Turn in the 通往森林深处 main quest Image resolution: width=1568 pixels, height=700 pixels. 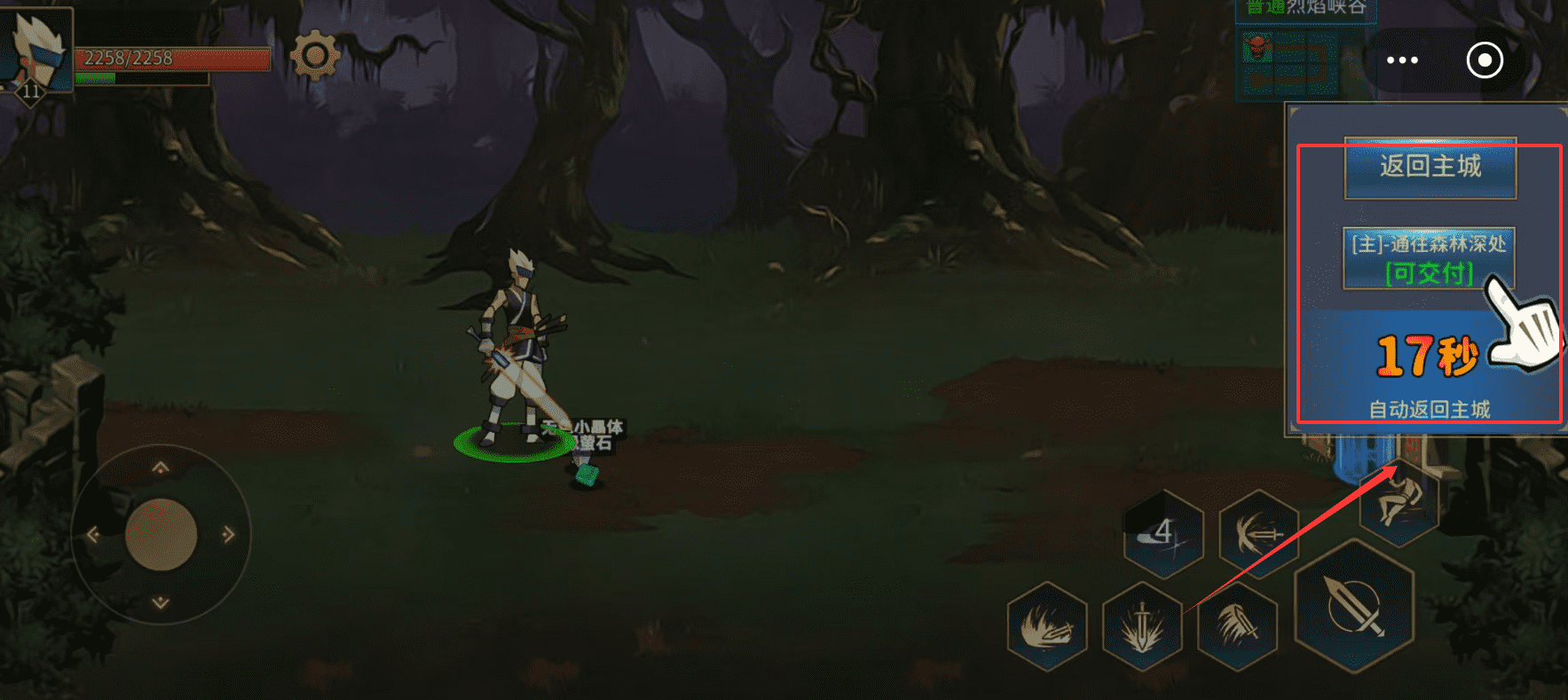pyautogui.click(x=1428, y=258)
